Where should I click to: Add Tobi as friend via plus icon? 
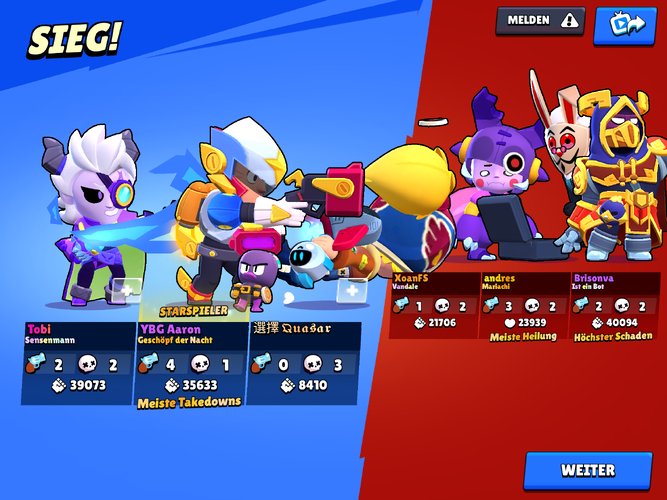(x=125, y=290)
